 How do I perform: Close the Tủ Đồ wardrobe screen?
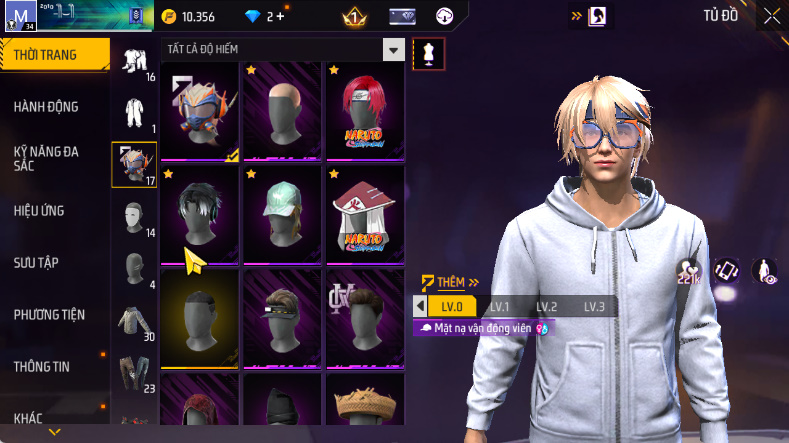(772, 16)
